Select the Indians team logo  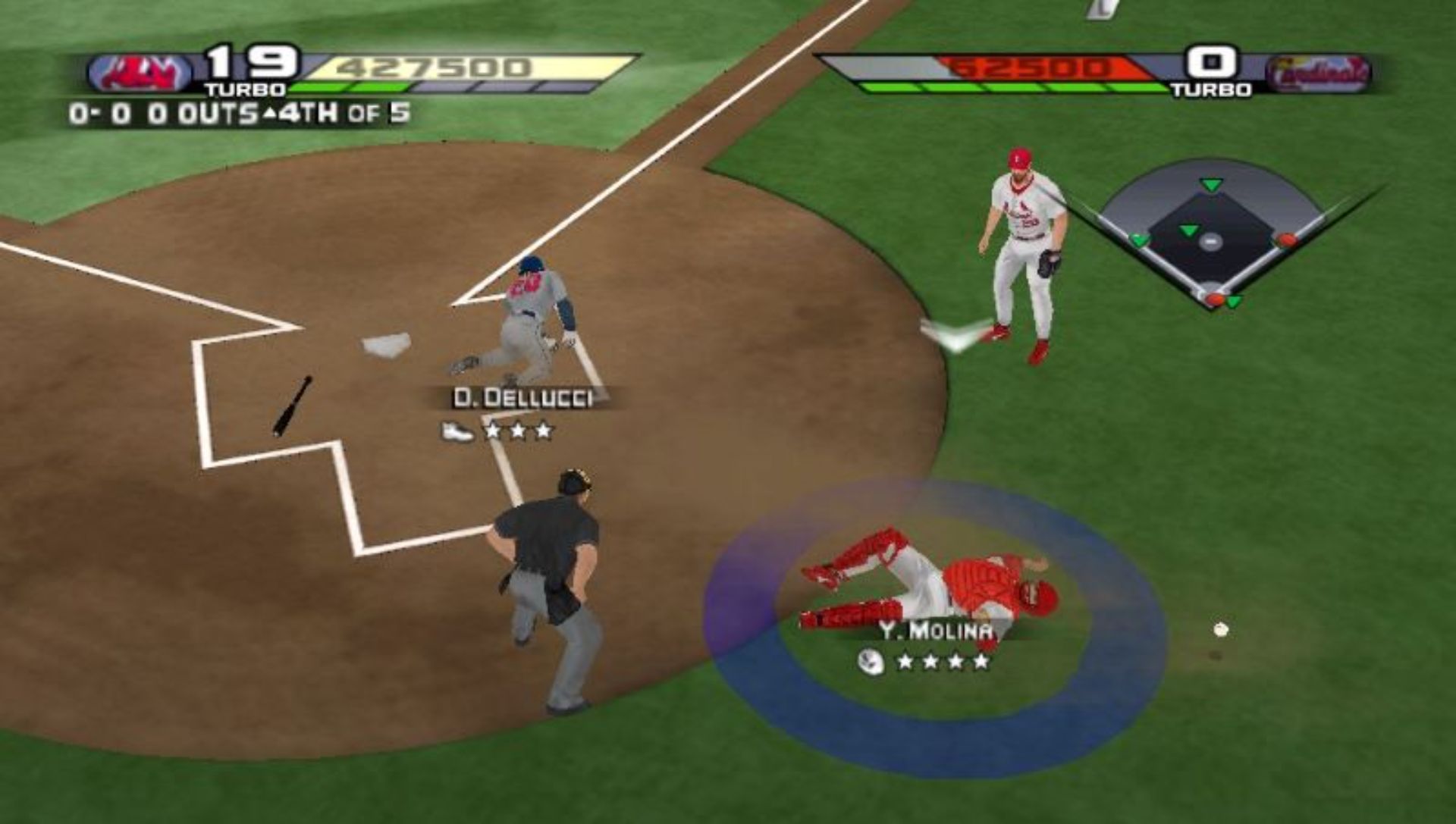coord(141,74)
